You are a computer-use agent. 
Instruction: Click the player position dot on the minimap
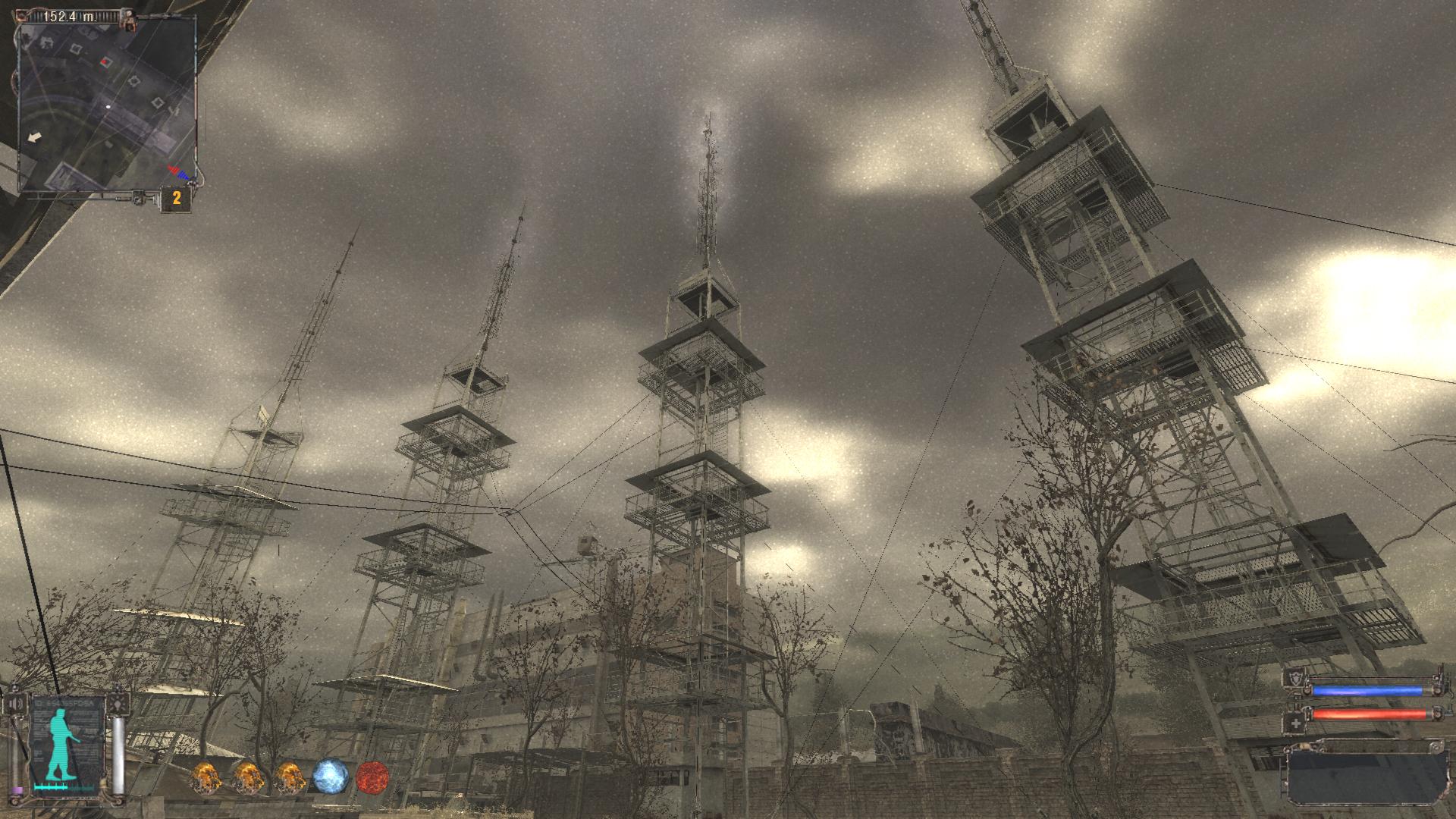click(x=108, y=105)
